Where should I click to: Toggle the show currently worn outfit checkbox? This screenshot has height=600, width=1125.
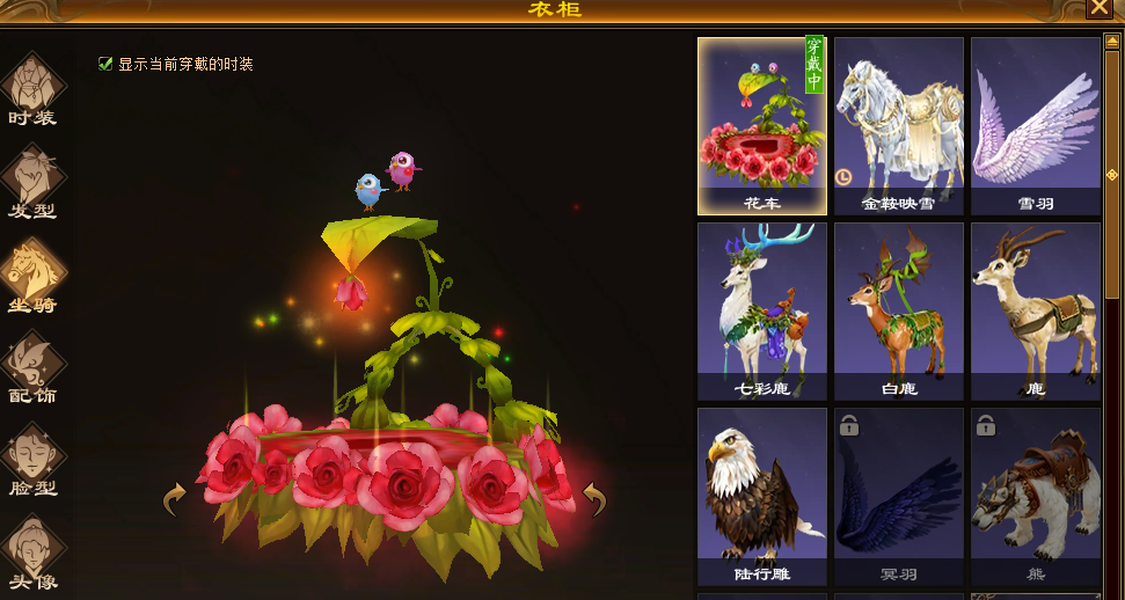click(x=105, y=64)
